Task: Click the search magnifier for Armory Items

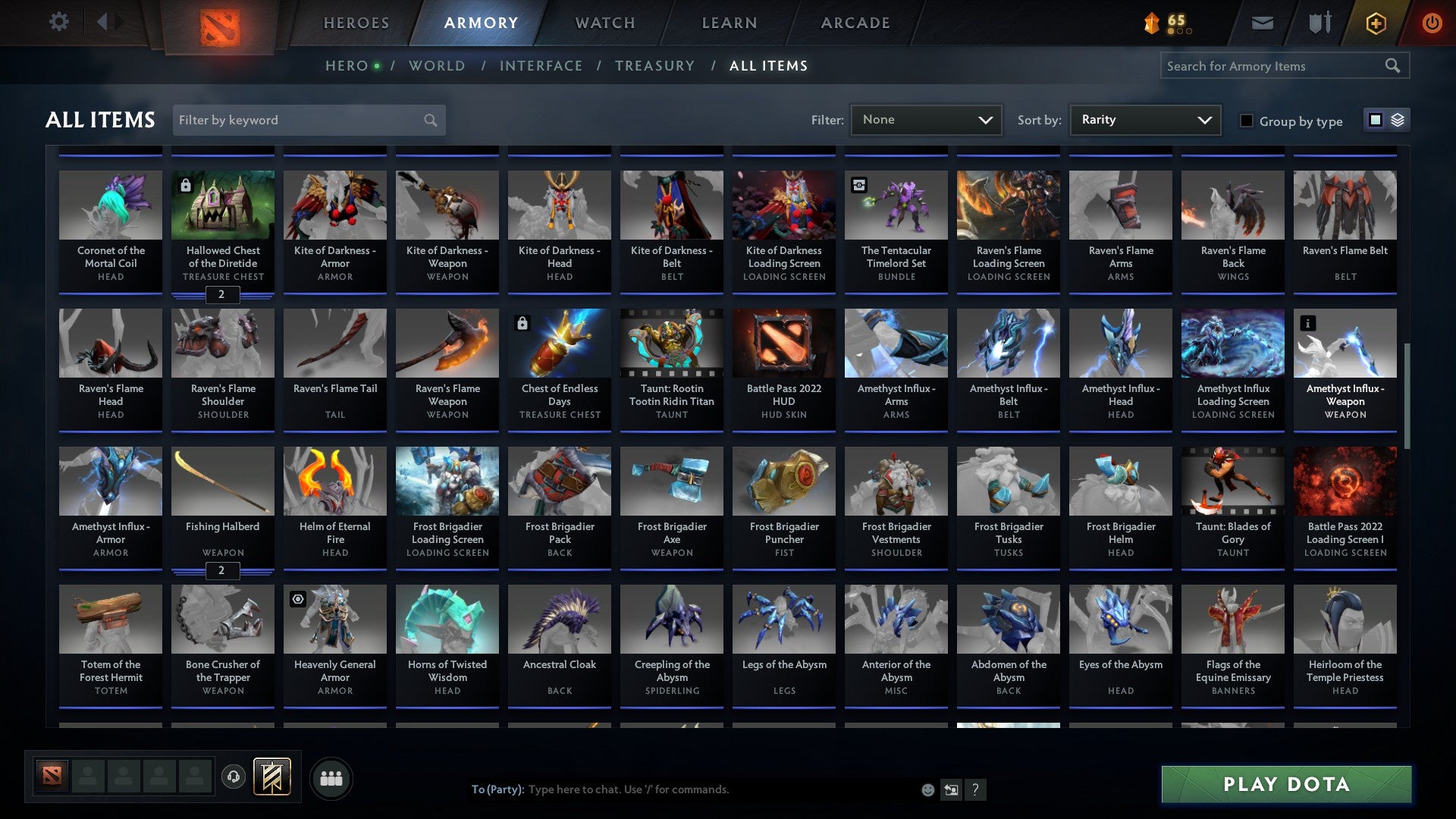Action: [x=1394, y=66]
